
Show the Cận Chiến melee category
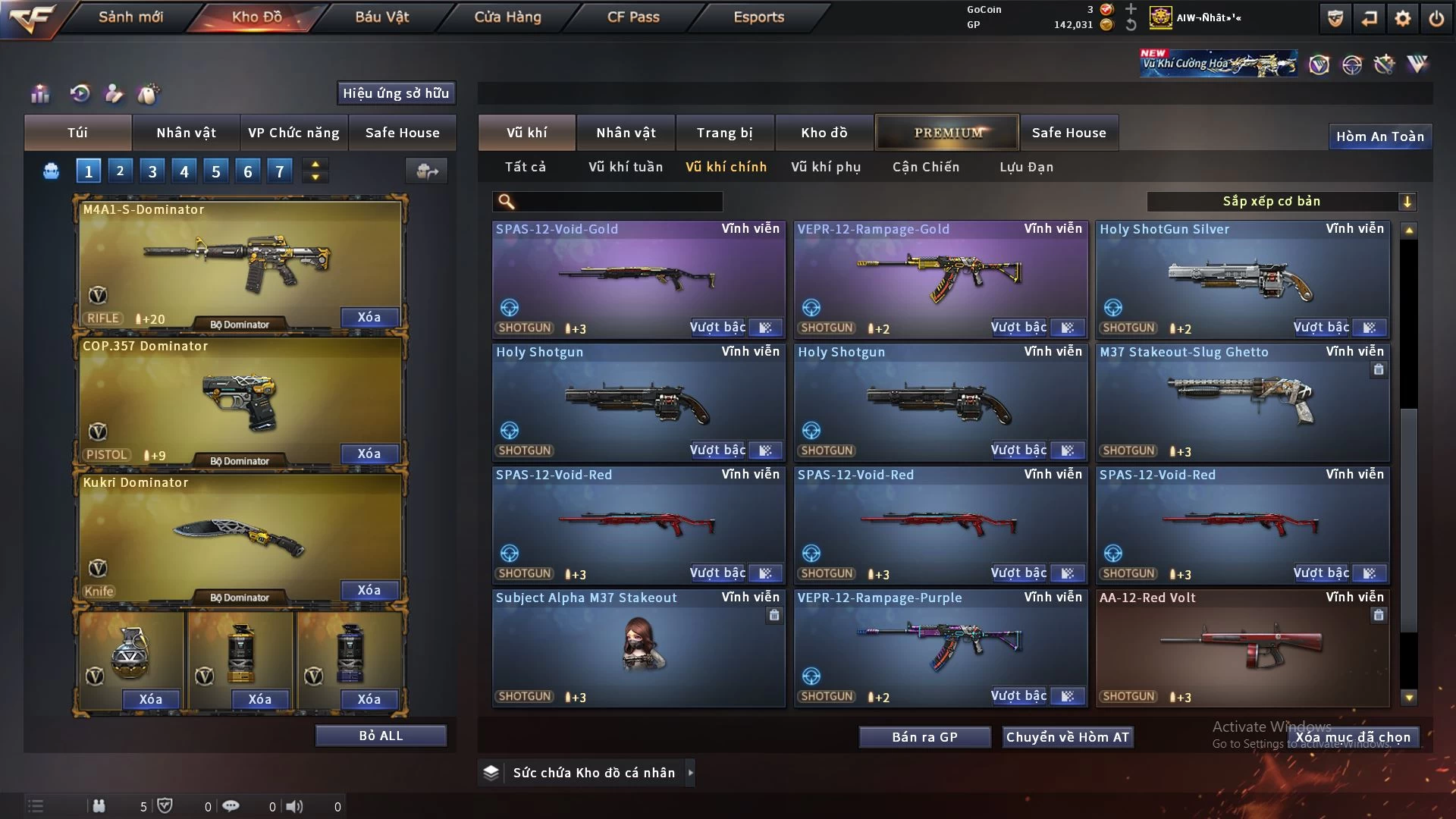[x=925, y=167]
